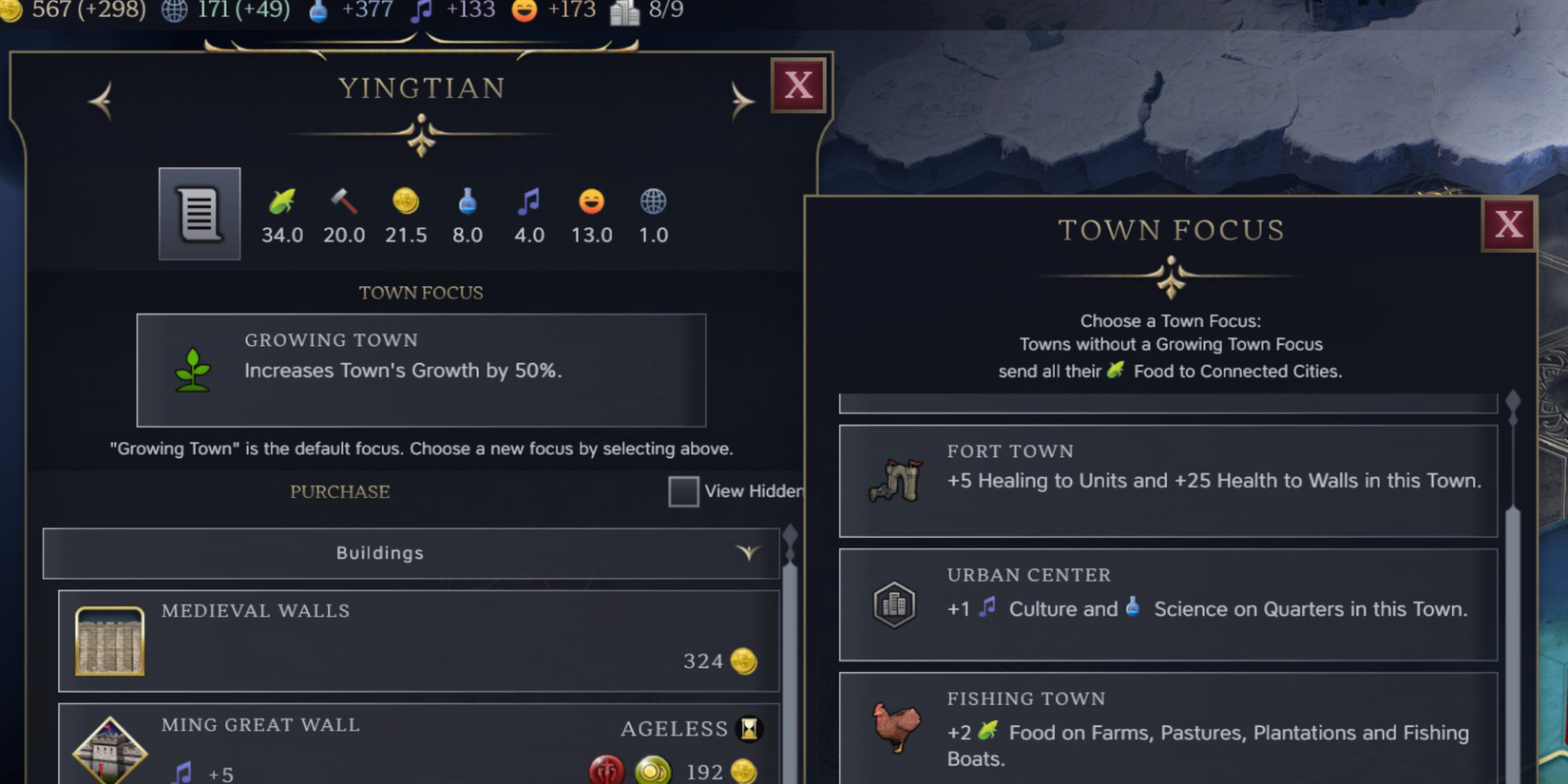Select the Fort Town focus
Viewport: 1568px width, 784px height.
1167,481
